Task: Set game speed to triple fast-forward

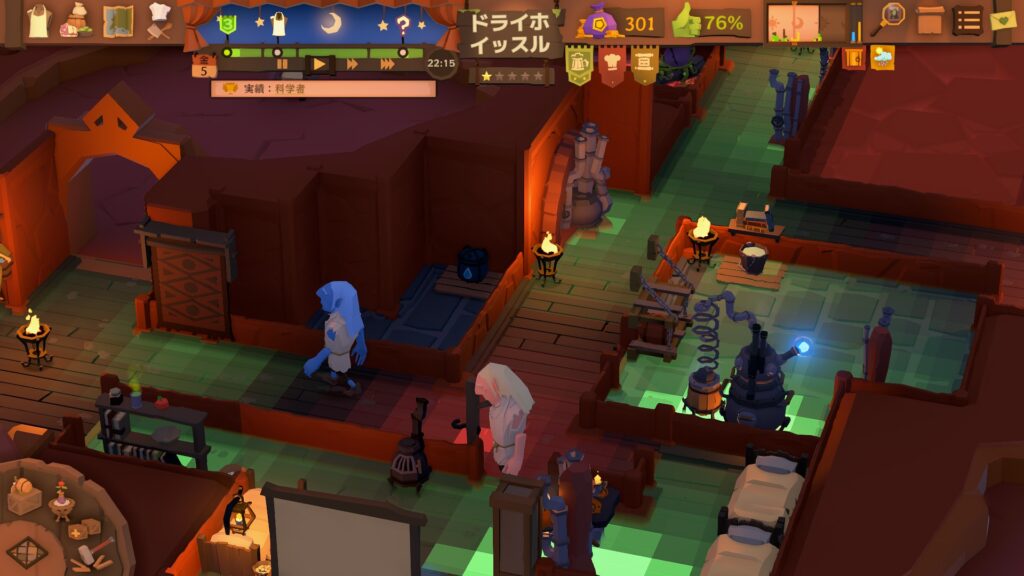Action: click(387, 64)
